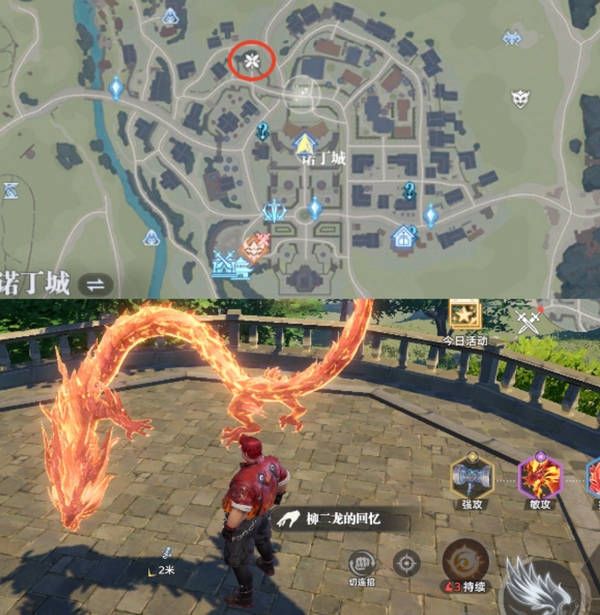Click the hourglass marker on the map

[10, 189]
